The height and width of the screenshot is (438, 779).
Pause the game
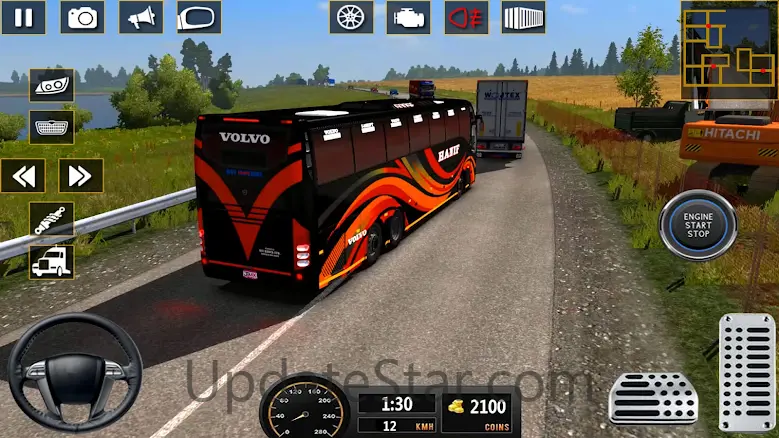tap(23, 17)
